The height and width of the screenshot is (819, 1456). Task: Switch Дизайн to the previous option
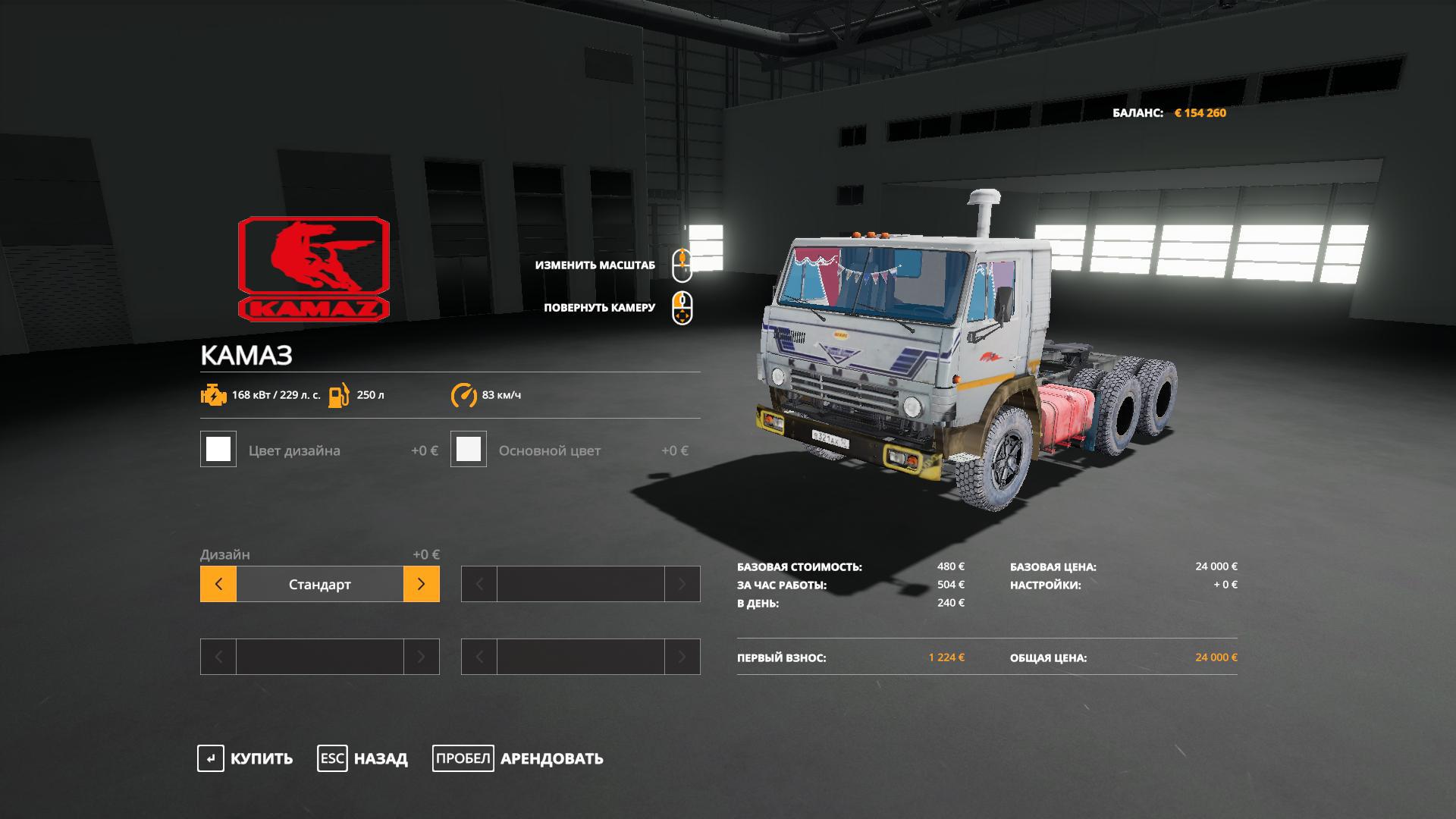coord(218,584)
